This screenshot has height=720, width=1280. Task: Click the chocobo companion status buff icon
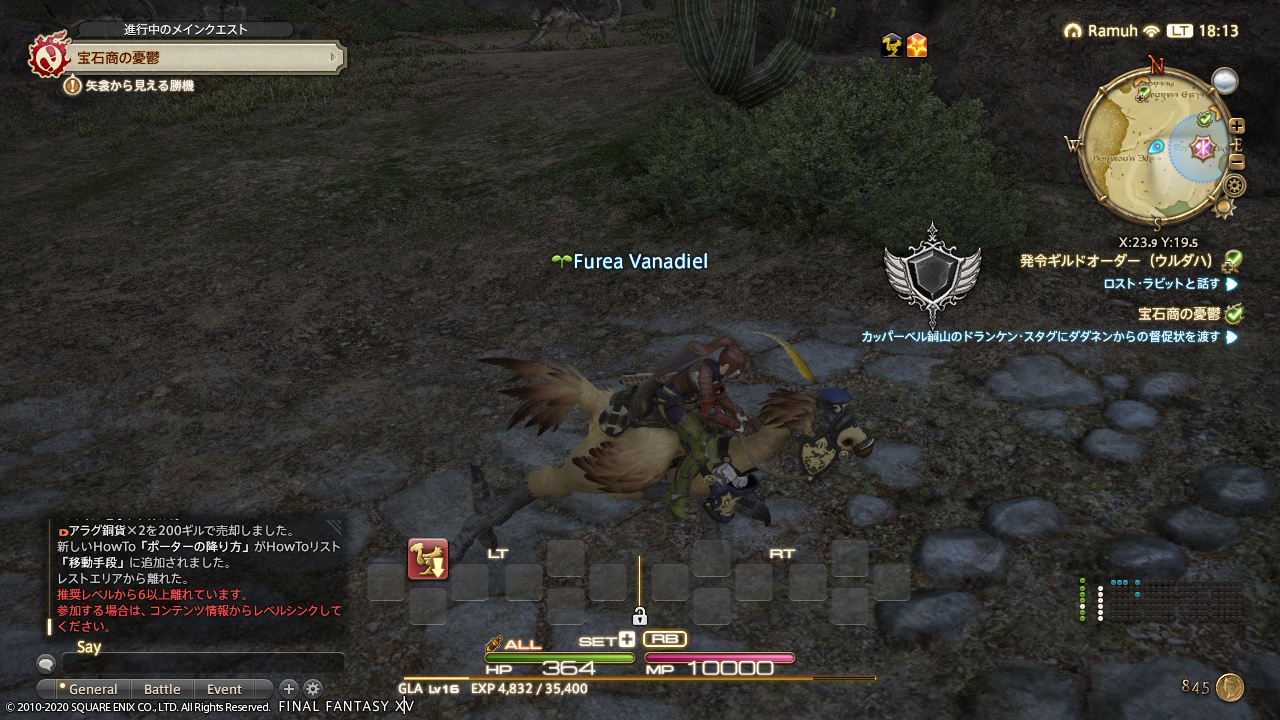point(890,44)
